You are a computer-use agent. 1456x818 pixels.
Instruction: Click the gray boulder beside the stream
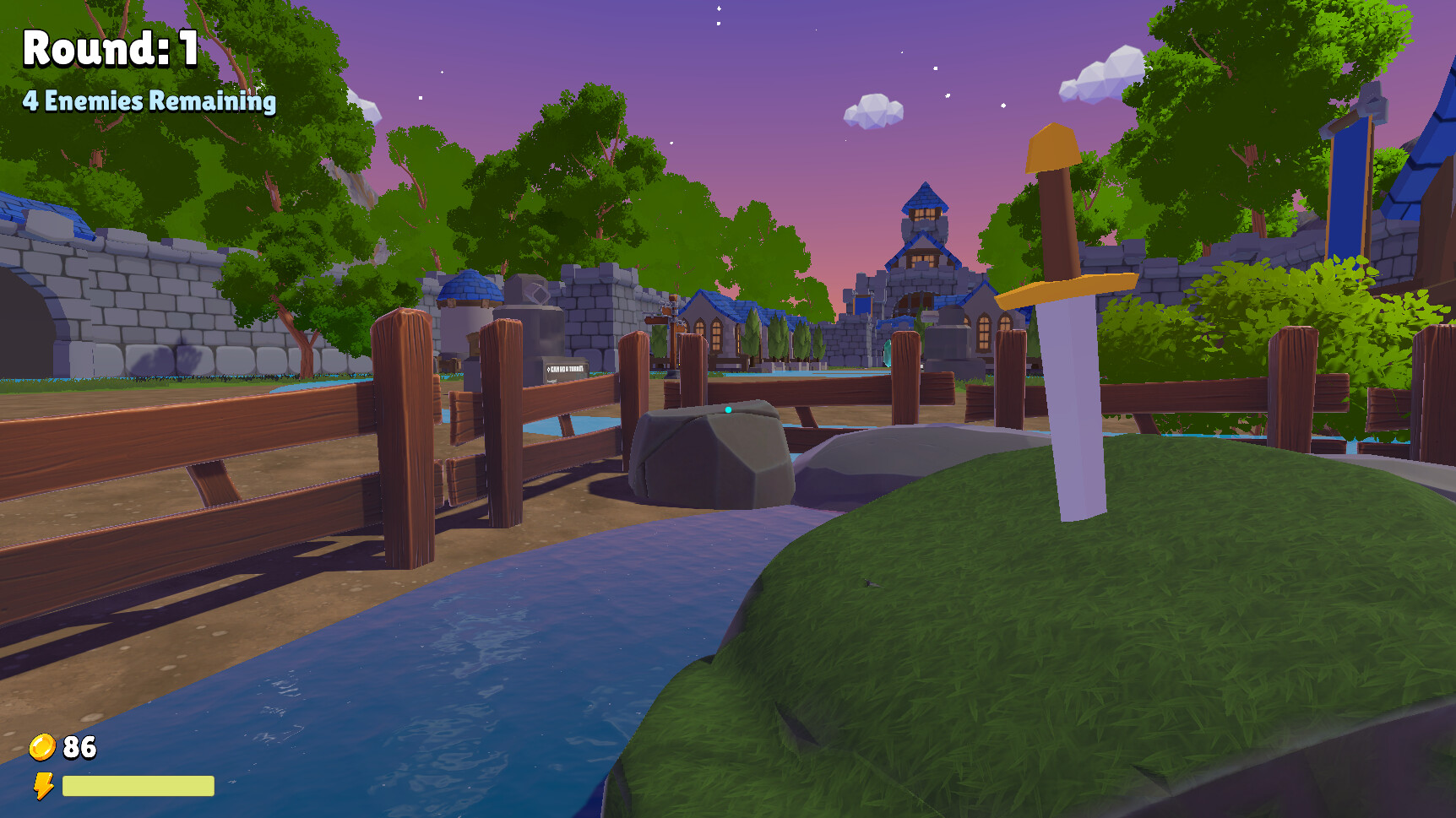[x=709, y=456]
